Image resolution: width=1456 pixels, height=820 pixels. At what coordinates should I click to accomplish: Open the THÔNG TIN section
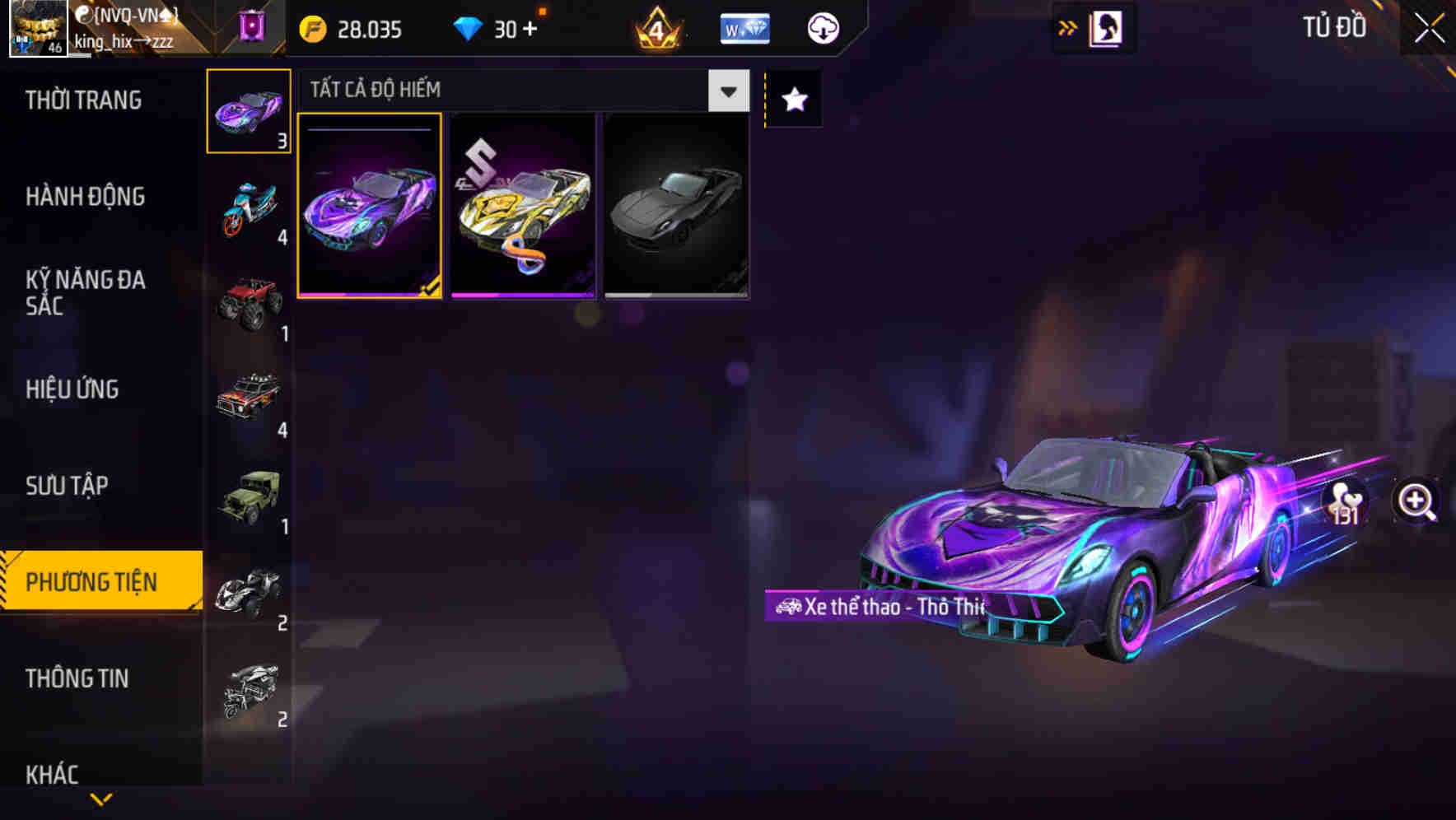pyautogui.click(x=77, y=678)
